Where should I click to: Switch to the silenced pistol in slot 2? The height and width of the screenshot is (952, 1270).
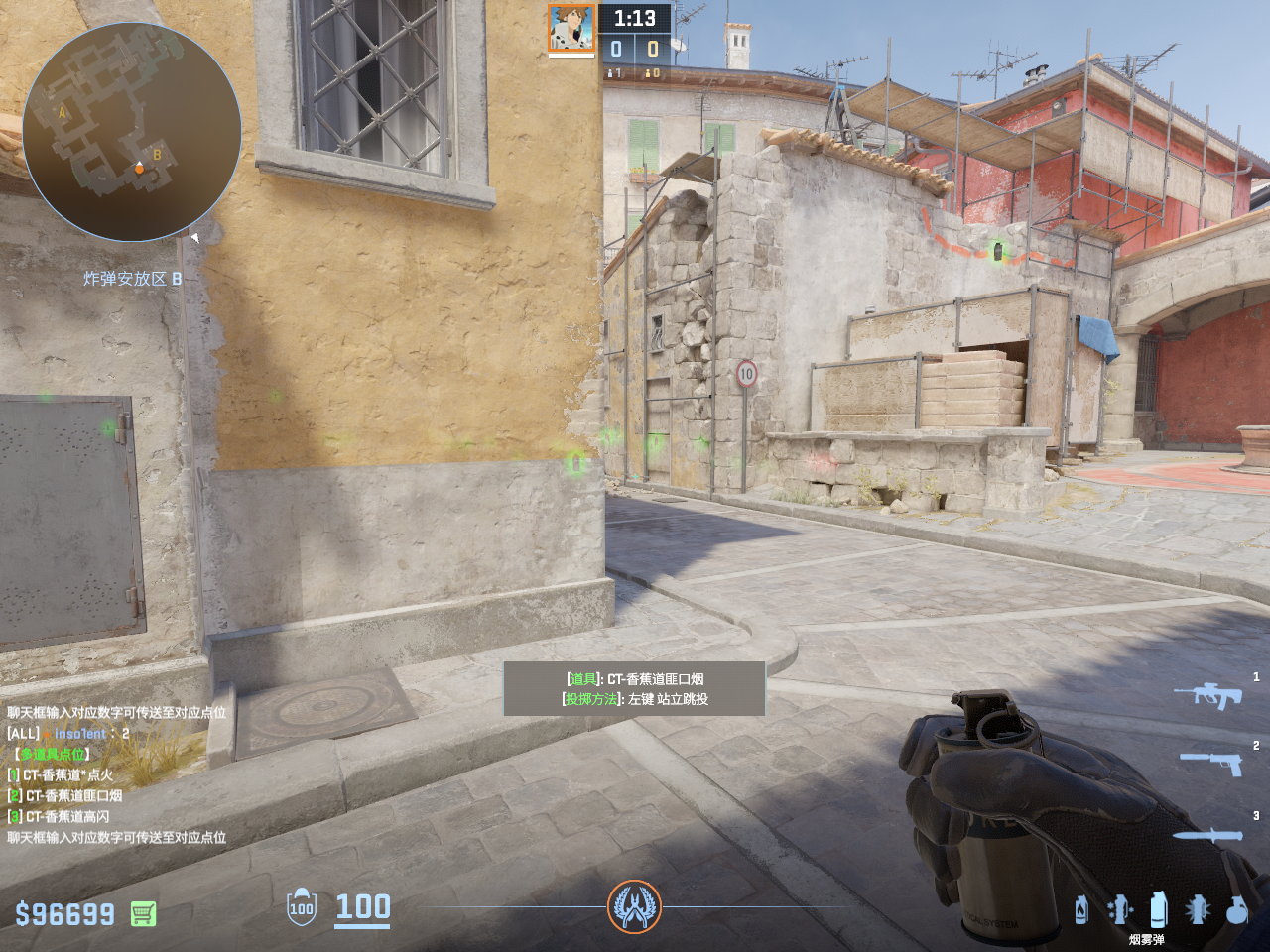(x=1211, y=763)
